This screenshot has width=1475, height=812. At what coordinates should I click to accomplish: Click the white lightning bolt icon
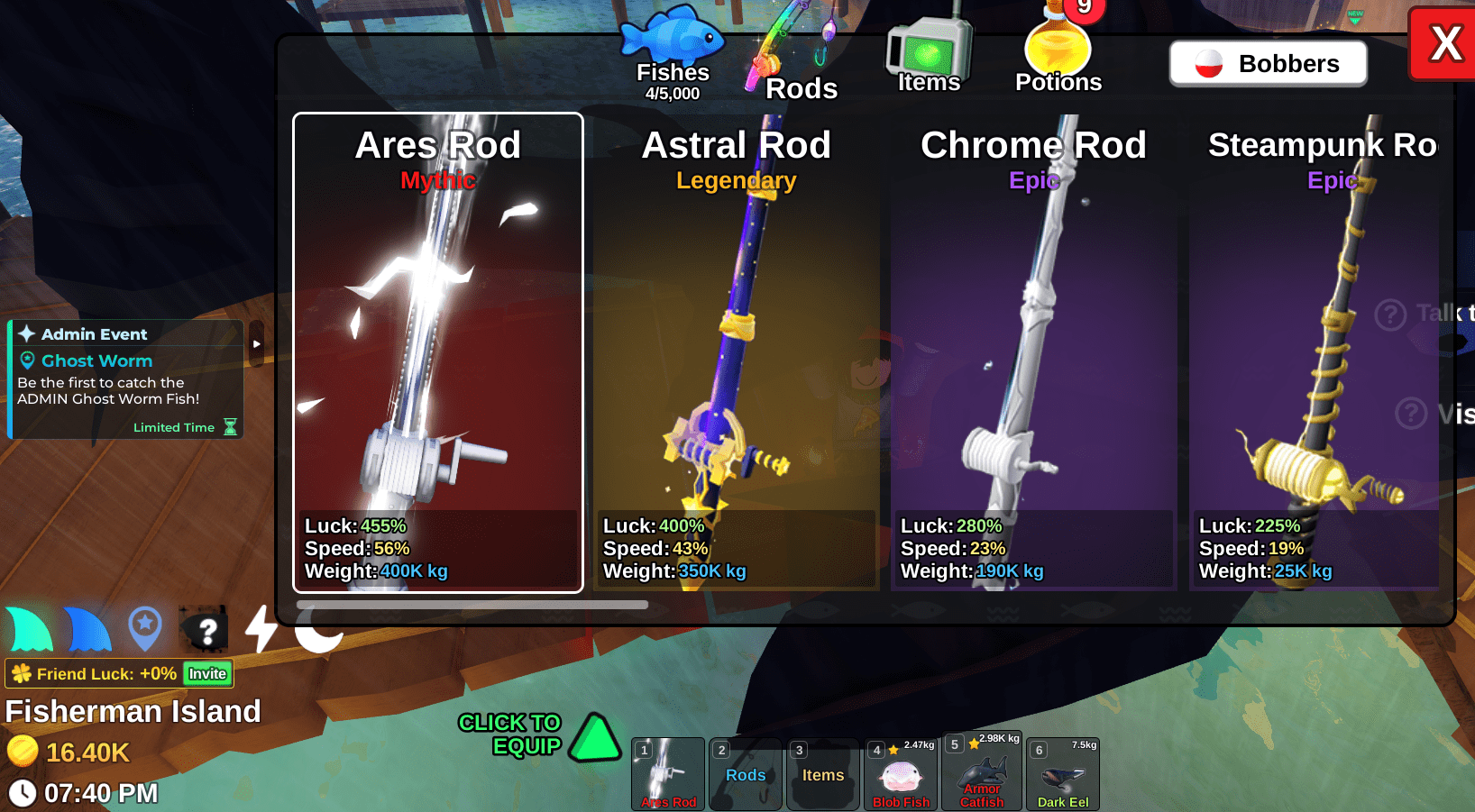[261, 628]
